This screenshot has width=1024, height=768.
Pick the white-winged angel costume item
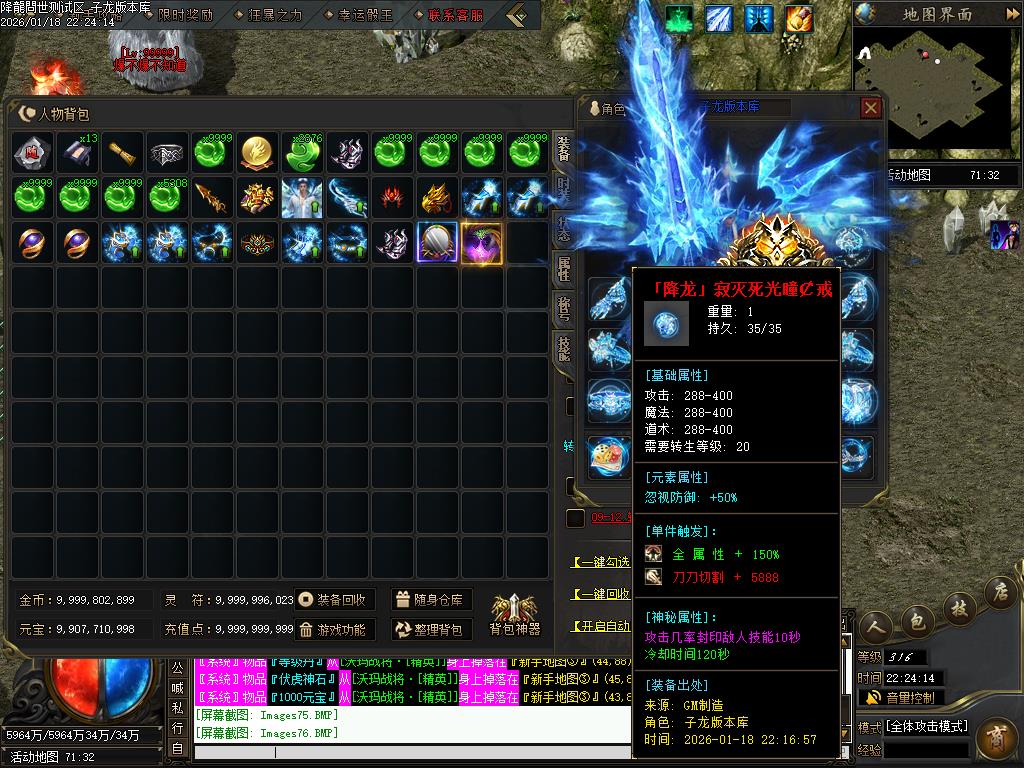pyautogui.click(x=303, y=198)
